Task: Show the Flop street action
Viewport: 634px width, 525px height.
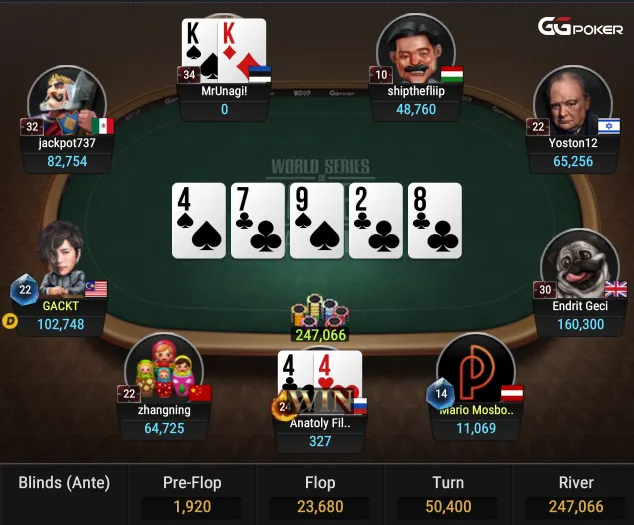Action: pyautogui.click(x=319, y=494)
